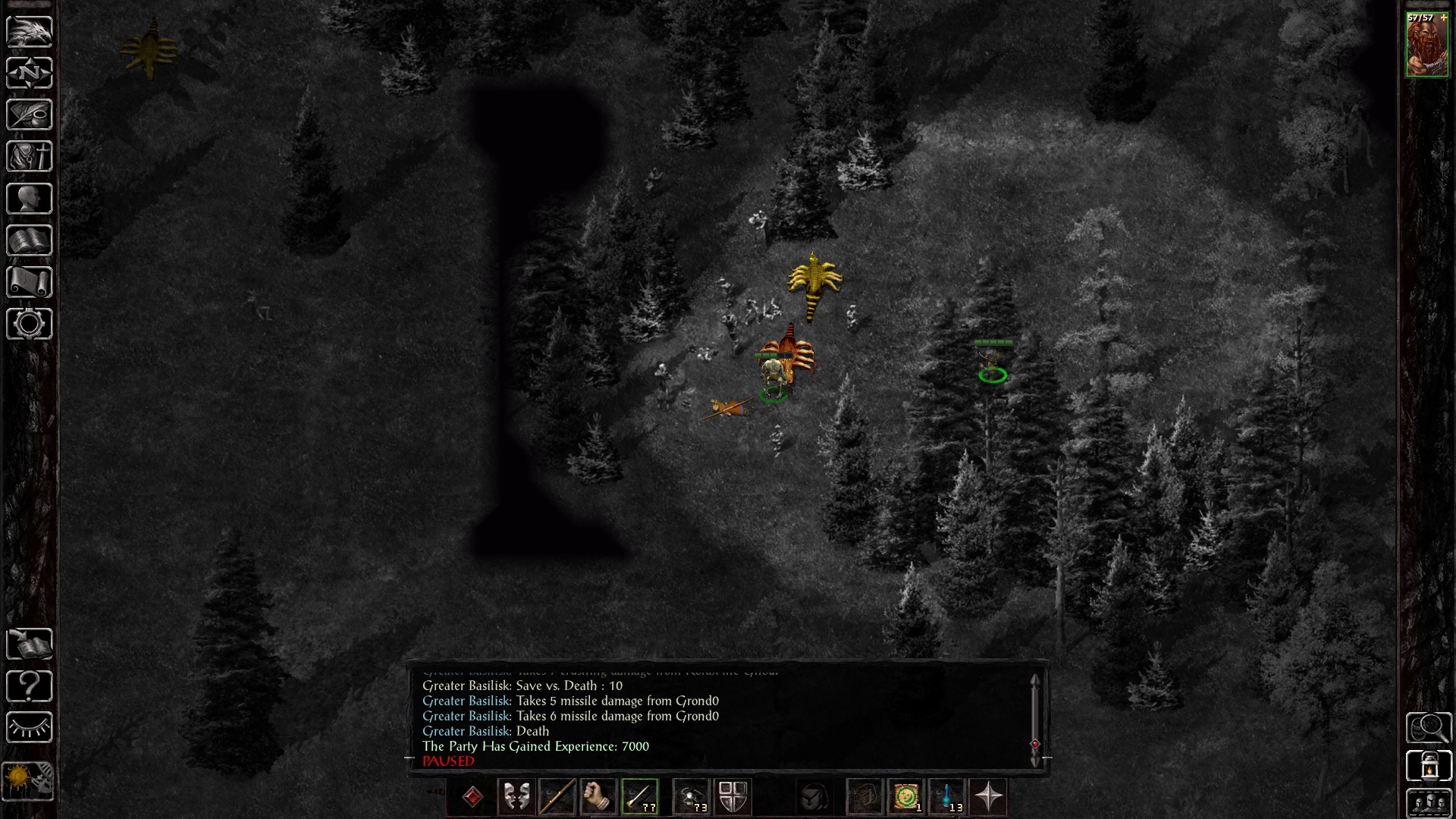Click the quick save book with arrow button
Image resolution: width=1456 pixels, height=819 pixels.
click(30, 645)
